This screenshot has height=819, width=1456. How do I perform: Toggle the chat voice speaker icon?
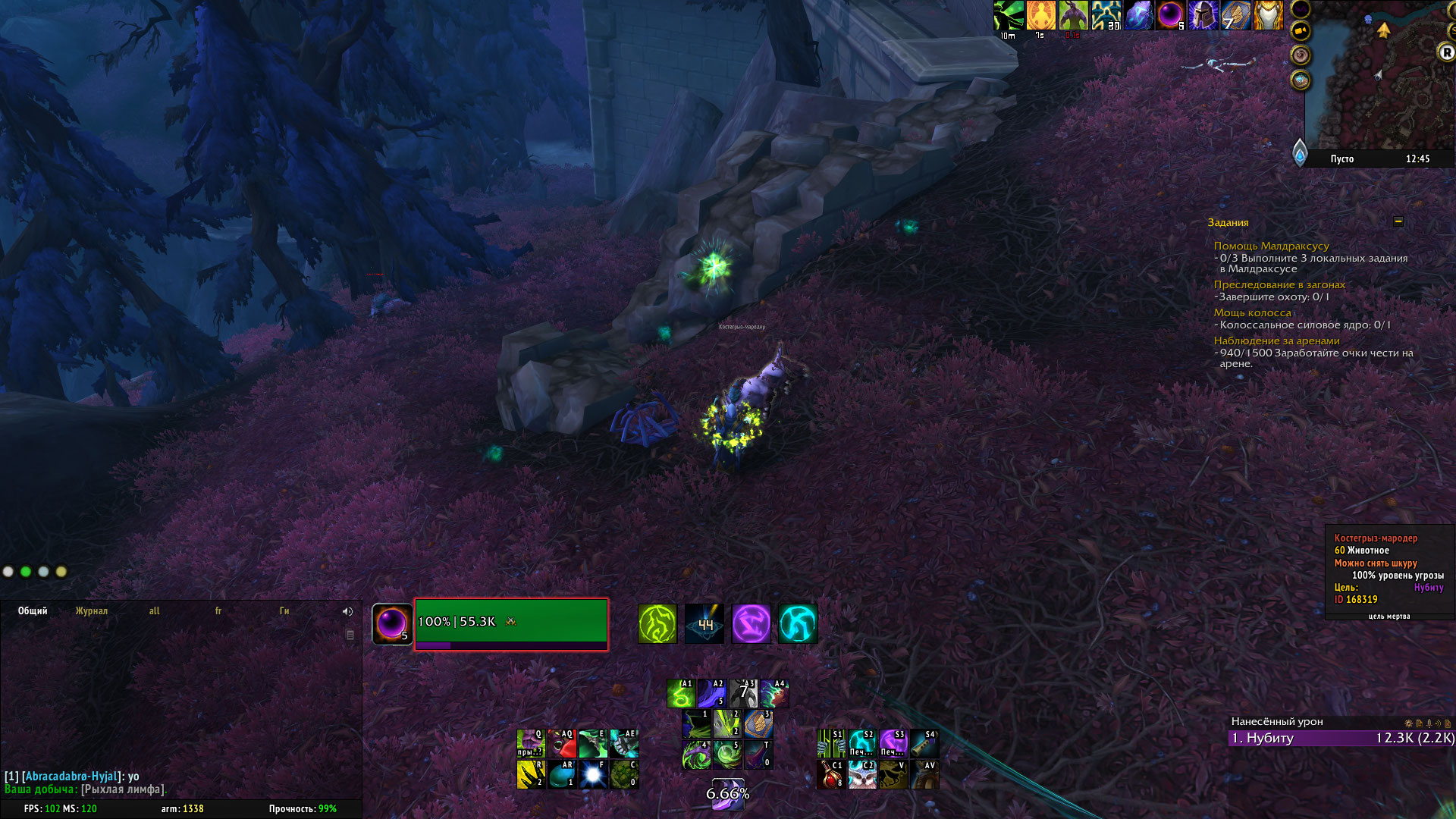347,611
